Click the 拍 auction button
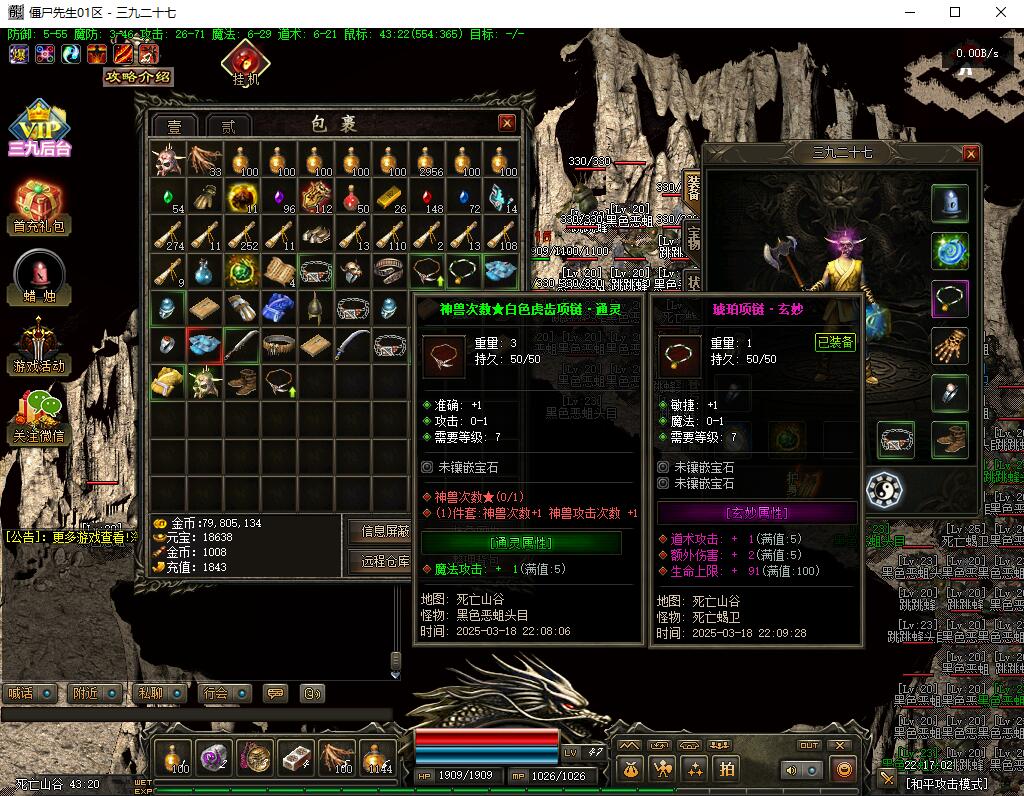This screenshot has width=1024, height=796. tap(727, 768)
